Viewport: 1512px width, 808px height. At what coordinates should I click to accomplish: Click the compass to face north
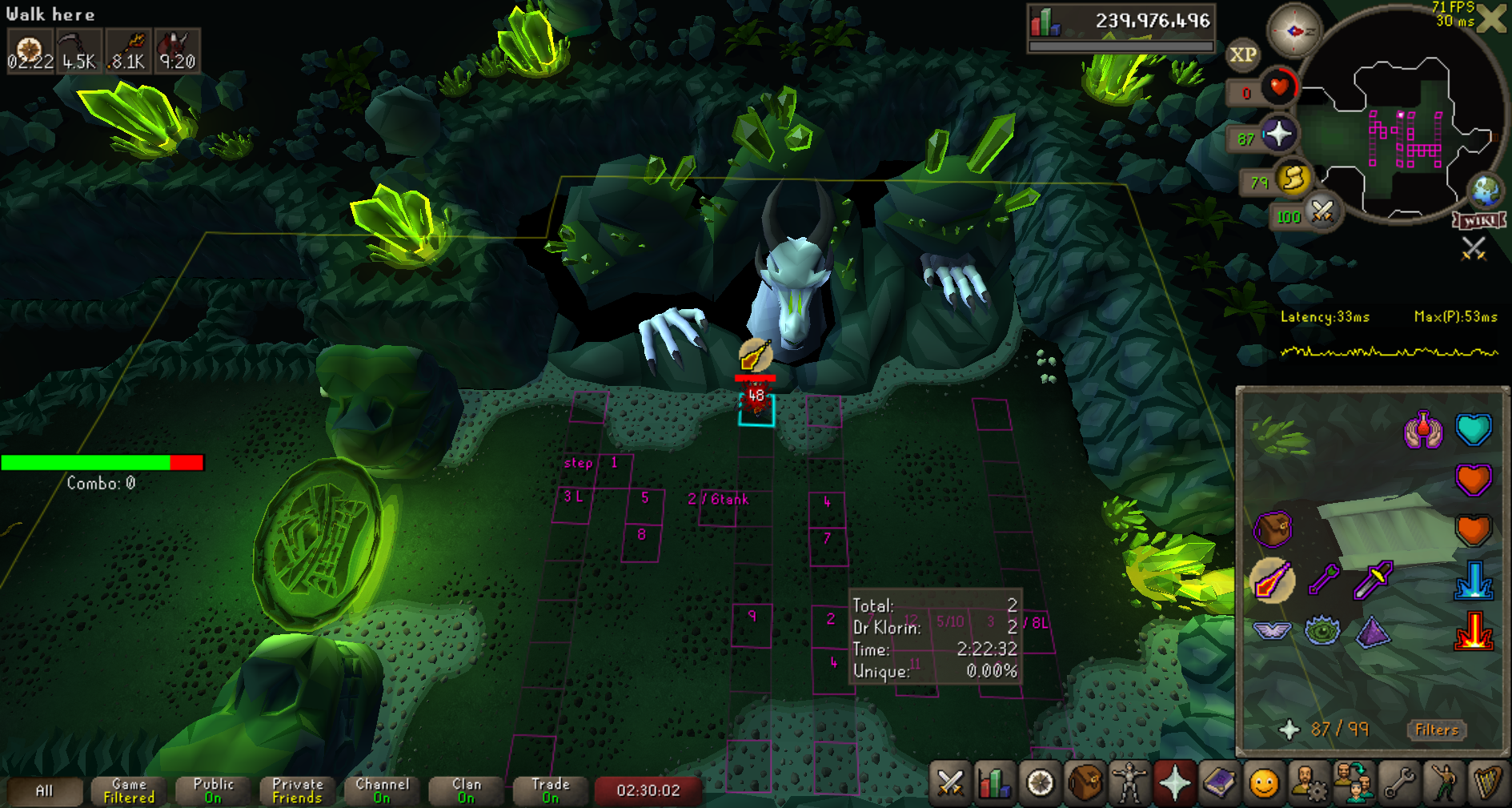pos(1293,31)
